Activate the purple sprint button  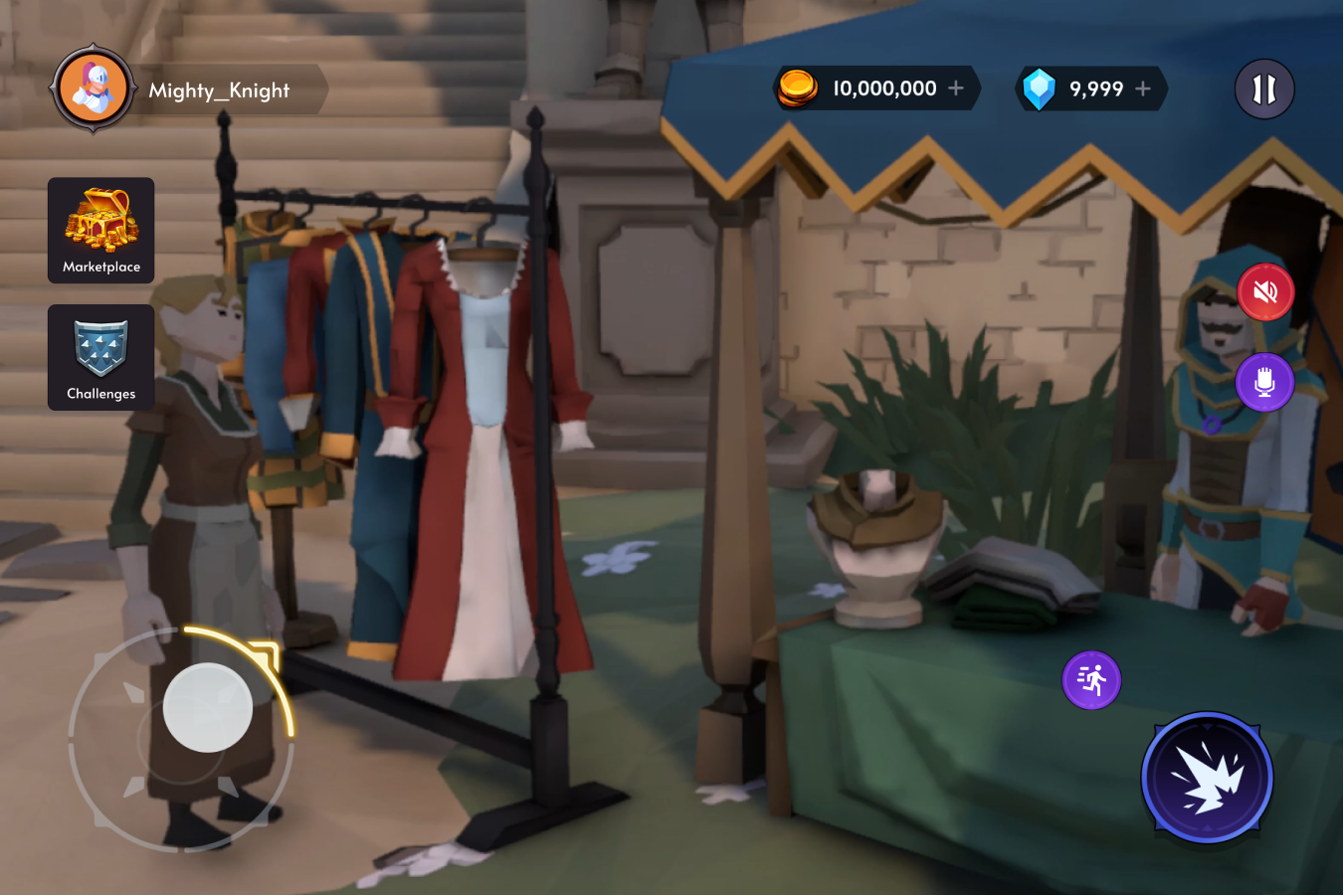pyautogui.click(x=1091, y=680)
